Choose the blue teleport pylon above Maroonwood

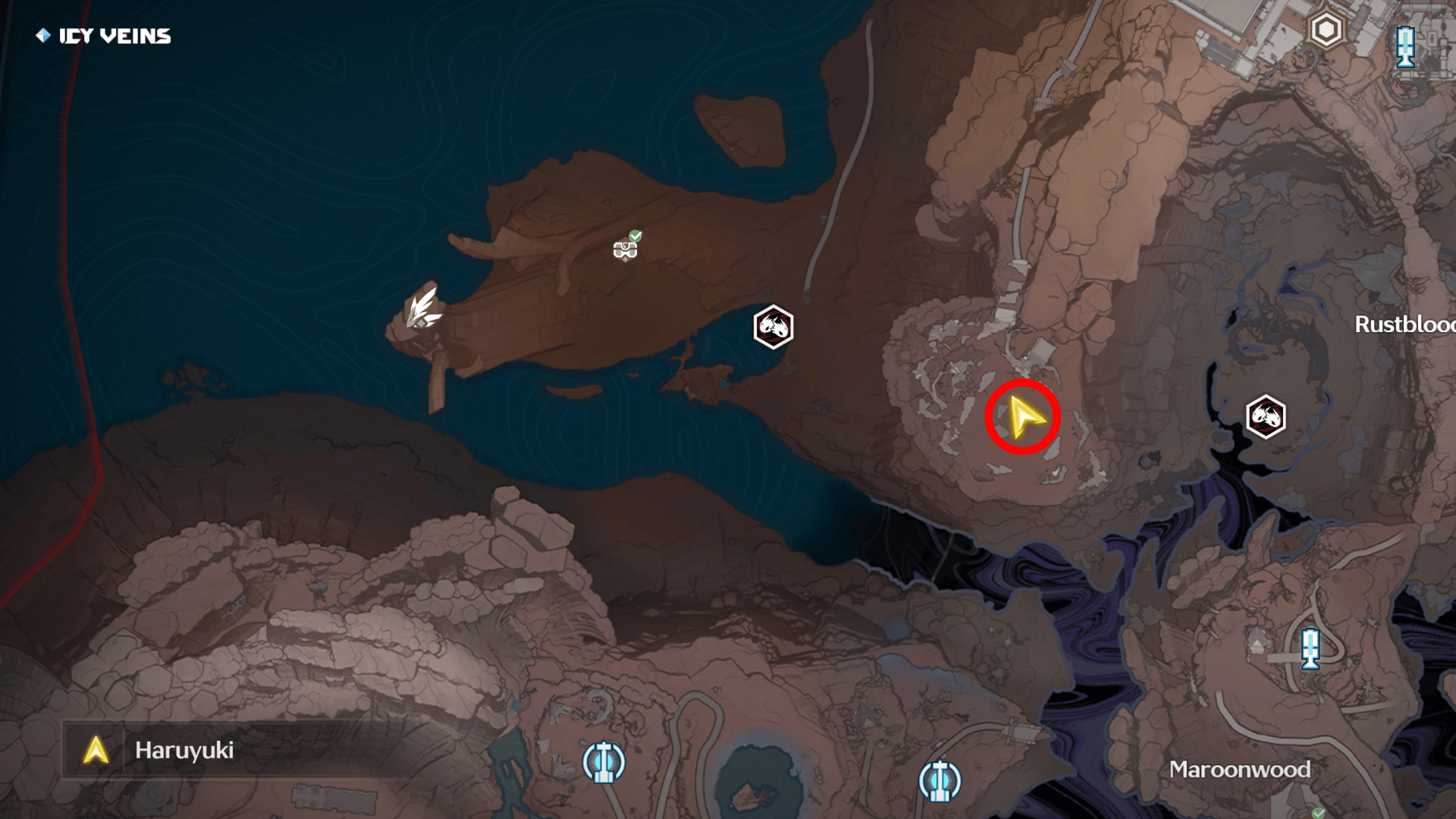click(x=1310, y=649)
